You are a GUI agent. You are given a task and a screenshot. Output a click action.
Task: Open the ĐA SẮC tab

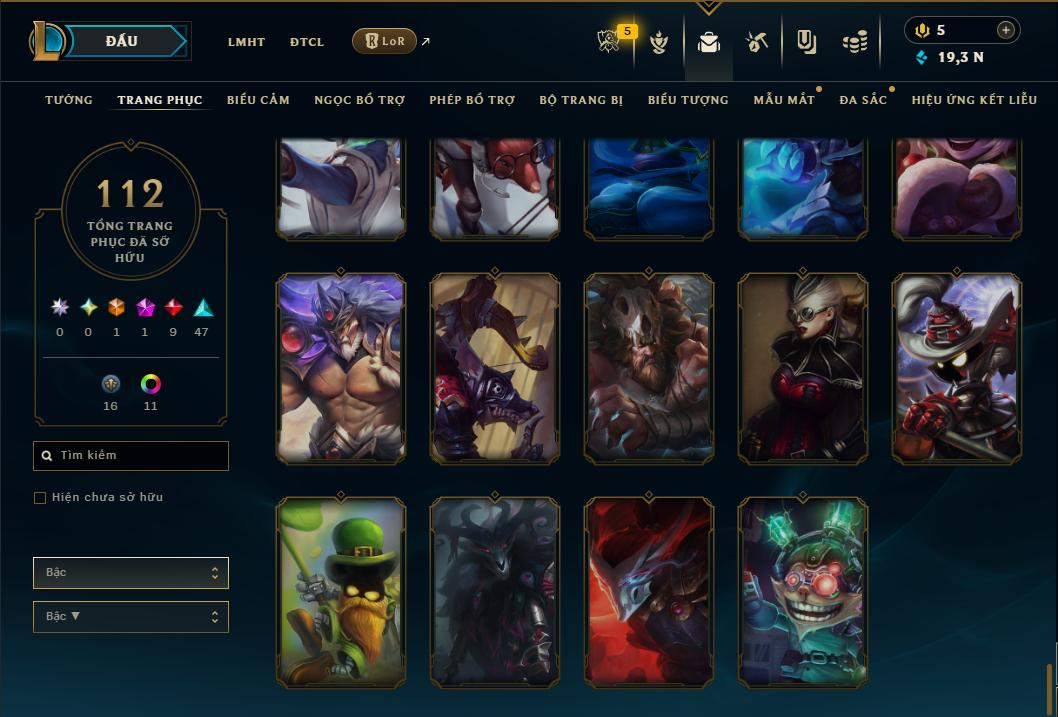click(863, 100)
